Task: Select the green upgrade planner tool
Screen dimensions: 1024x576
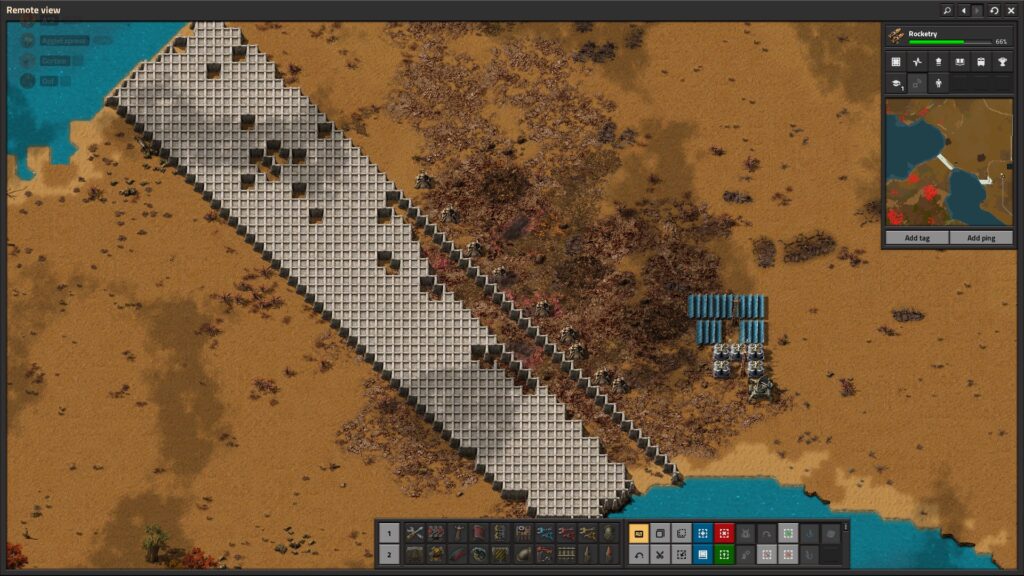Action: point(724,554)
